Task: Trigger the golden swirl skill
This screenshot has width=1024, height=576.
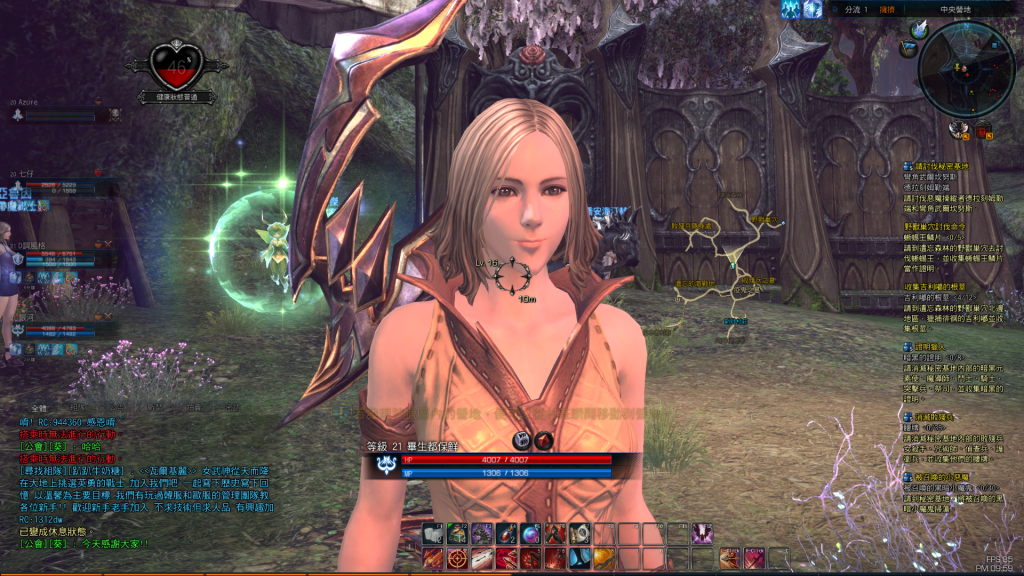Action: point(604,558)
